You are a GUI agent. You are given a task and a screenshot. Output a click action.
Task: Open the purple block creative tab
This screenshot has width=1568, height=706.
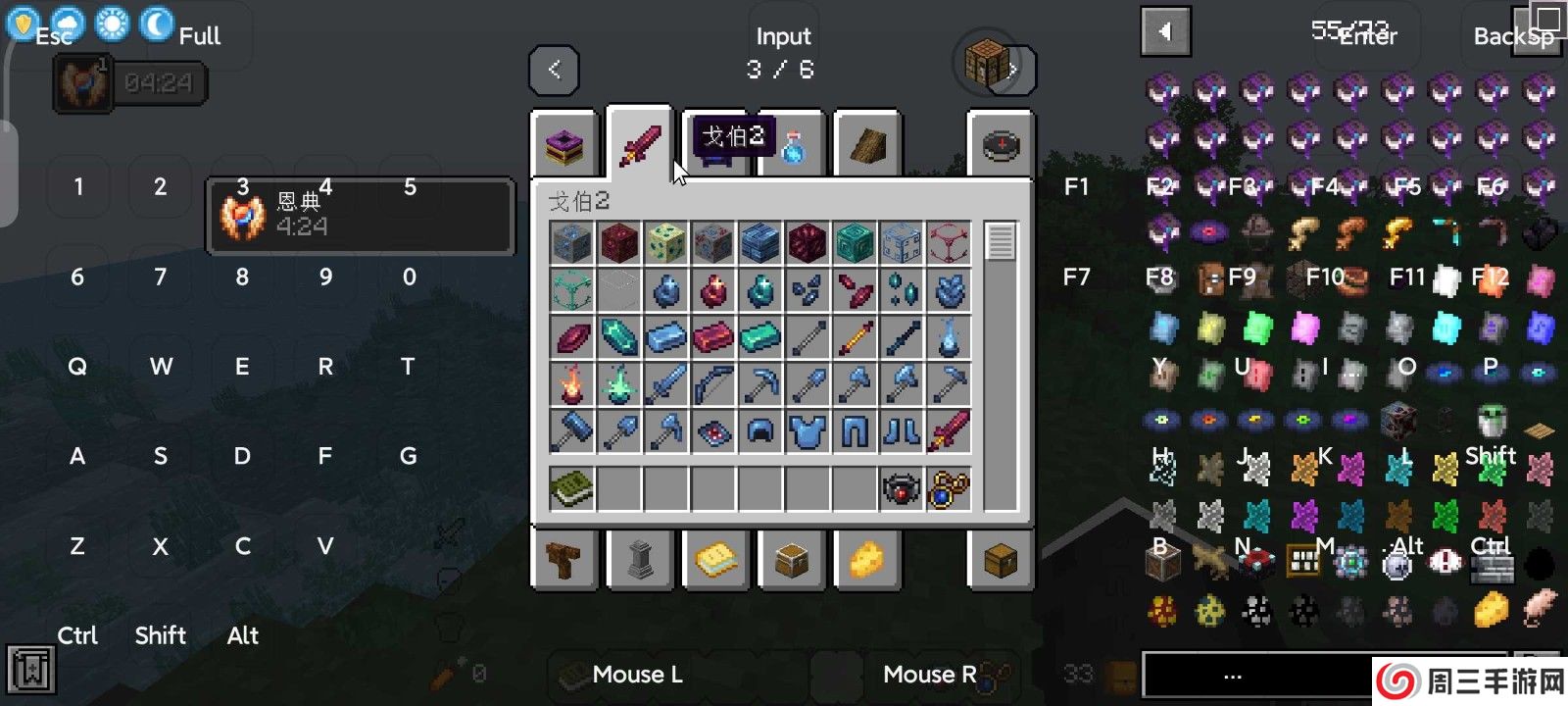(x=564, y=145)
